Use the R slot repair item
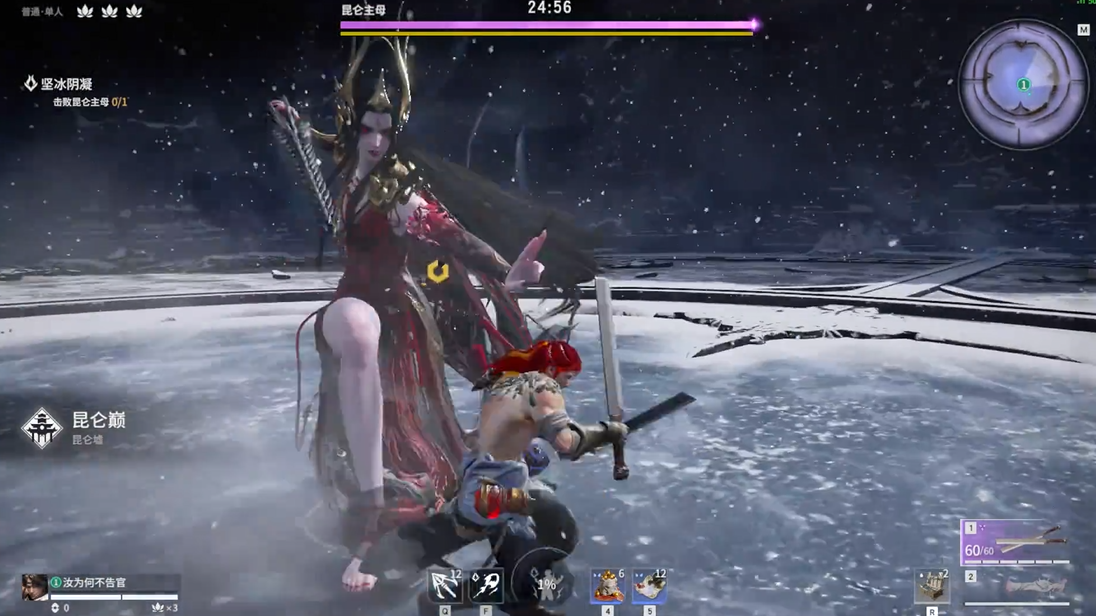1096x616 pixels. (x=932, y=587)
